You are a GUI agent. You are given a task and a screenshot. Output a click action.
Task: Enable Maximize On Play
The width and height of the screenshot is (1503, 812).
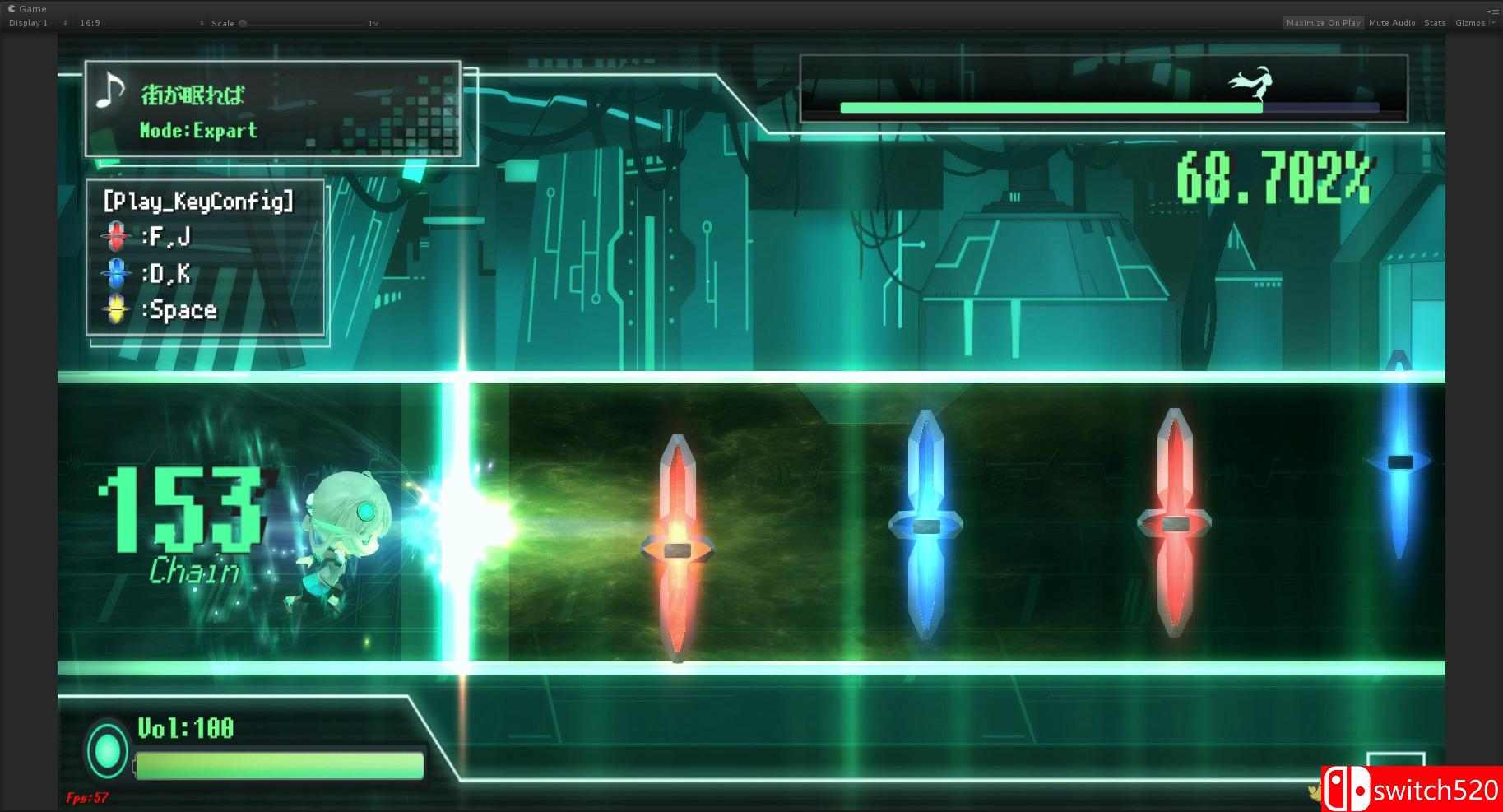(x=1324, y=22)
